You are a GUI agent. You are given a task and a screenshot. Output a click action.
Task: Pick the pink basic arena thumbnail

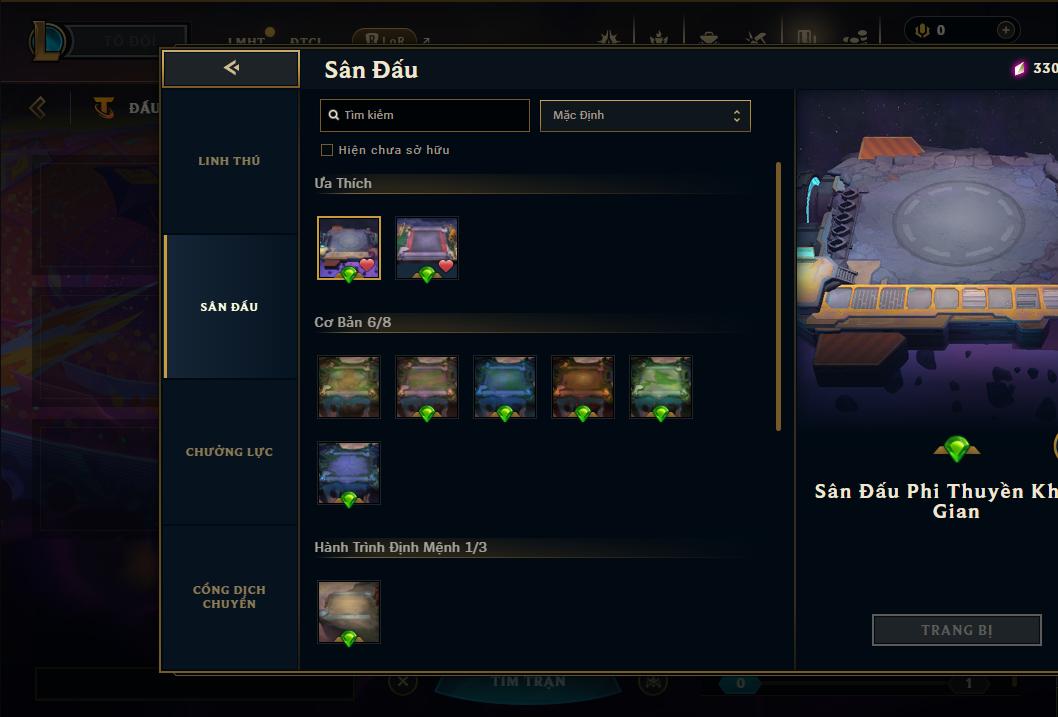(427, 387)
